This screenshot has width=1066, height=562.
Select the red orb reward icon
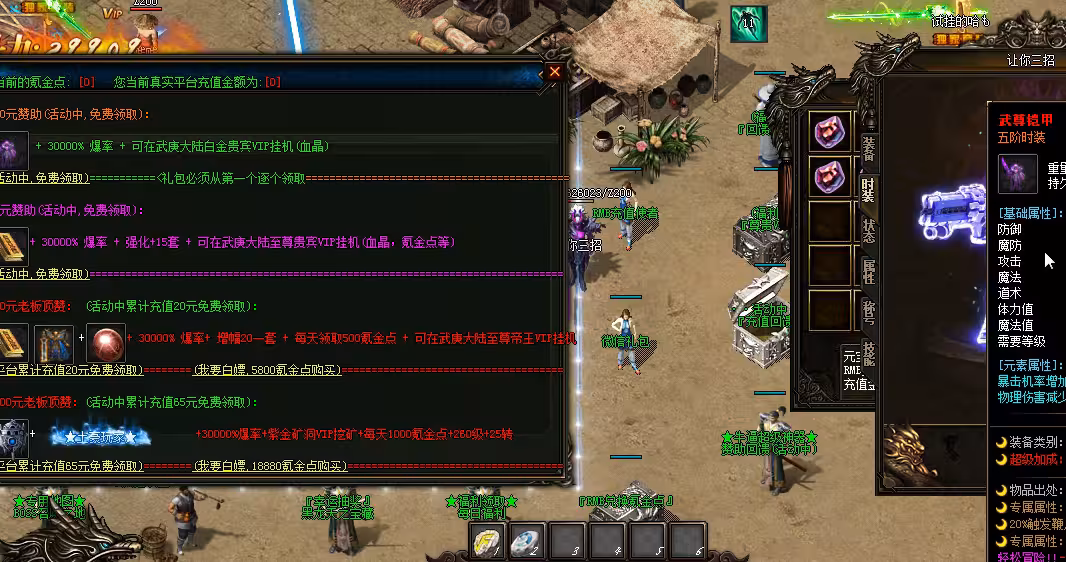pos(105,342)
